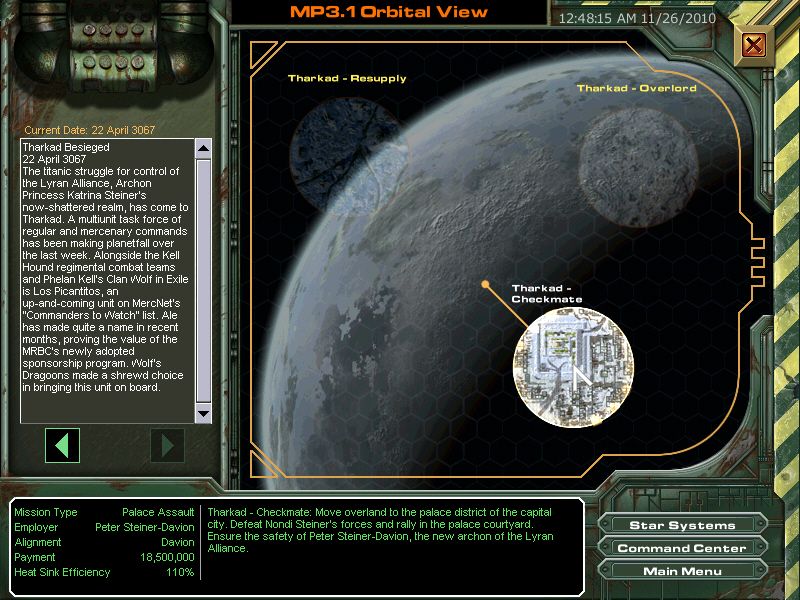This screenshot has height=600, width=800.
Task: Return to the Main Menu
Action: click(682, 571)
